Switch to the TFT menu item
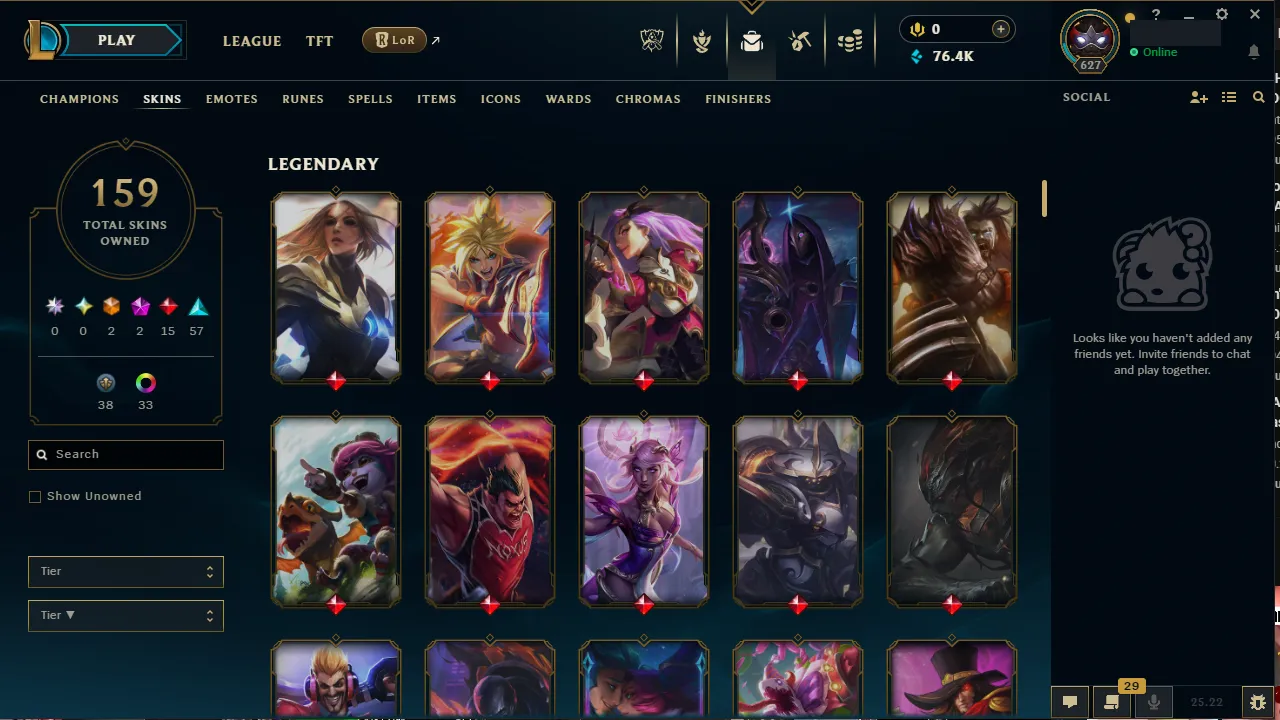1280x720 pixels. pyautogui.click(x=319, y=41)
